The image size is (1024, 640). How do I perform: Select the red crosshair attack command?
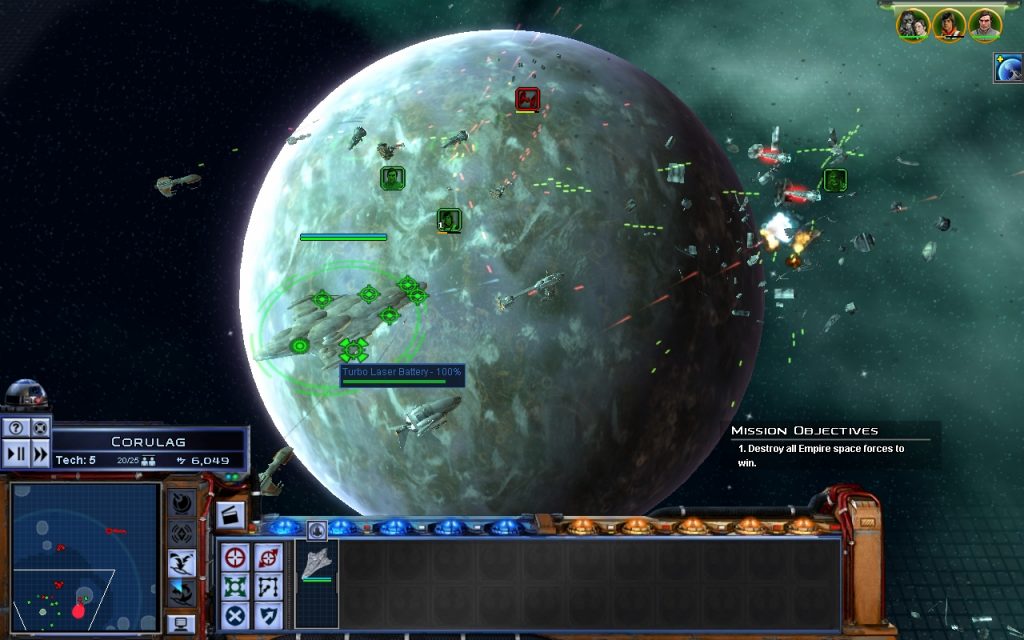coord(235,557)
